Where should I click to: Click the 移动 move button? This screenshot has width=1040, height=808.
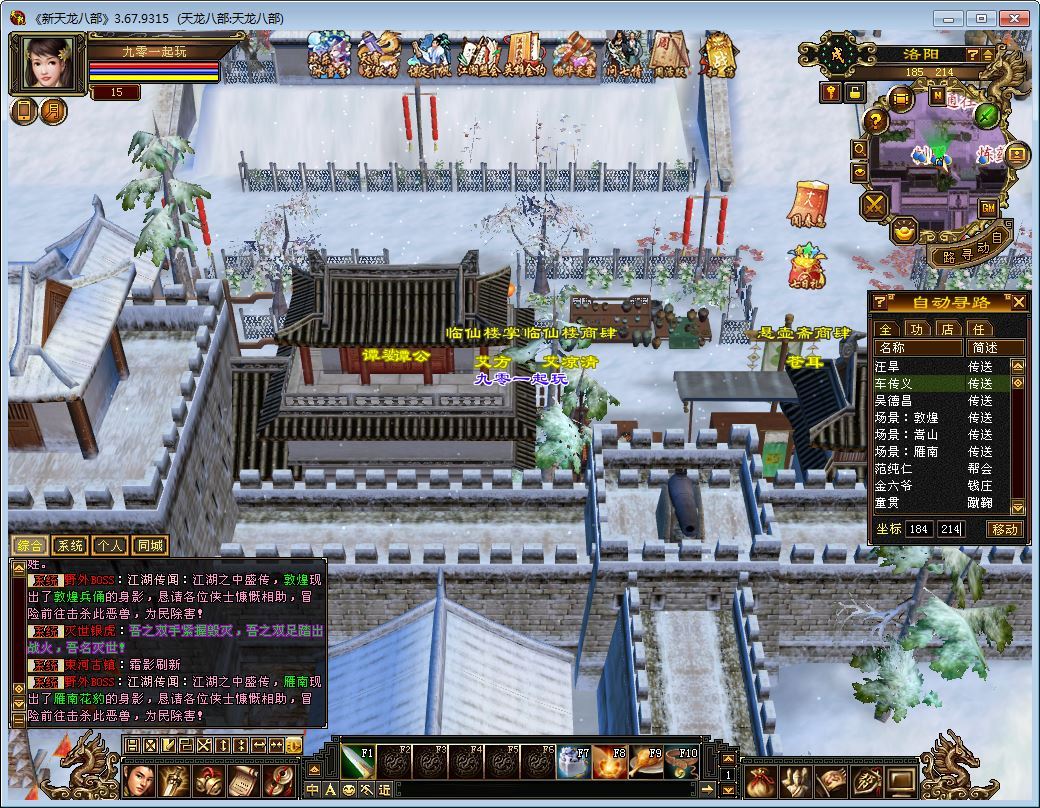pyautogui.click(x=1005, y=529)
